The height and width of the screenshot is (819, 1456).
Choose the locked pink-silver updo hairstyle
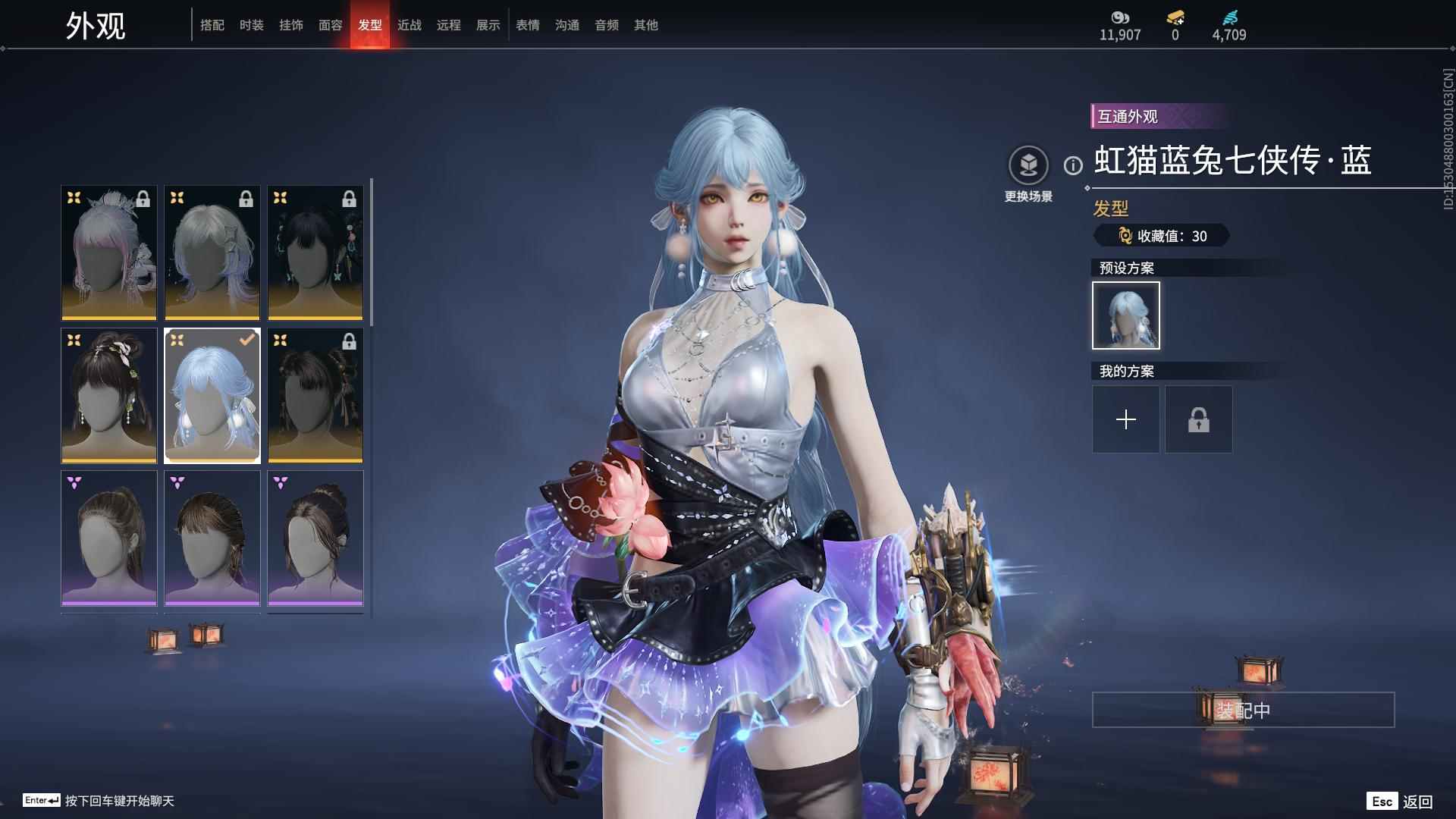[109, 253]
